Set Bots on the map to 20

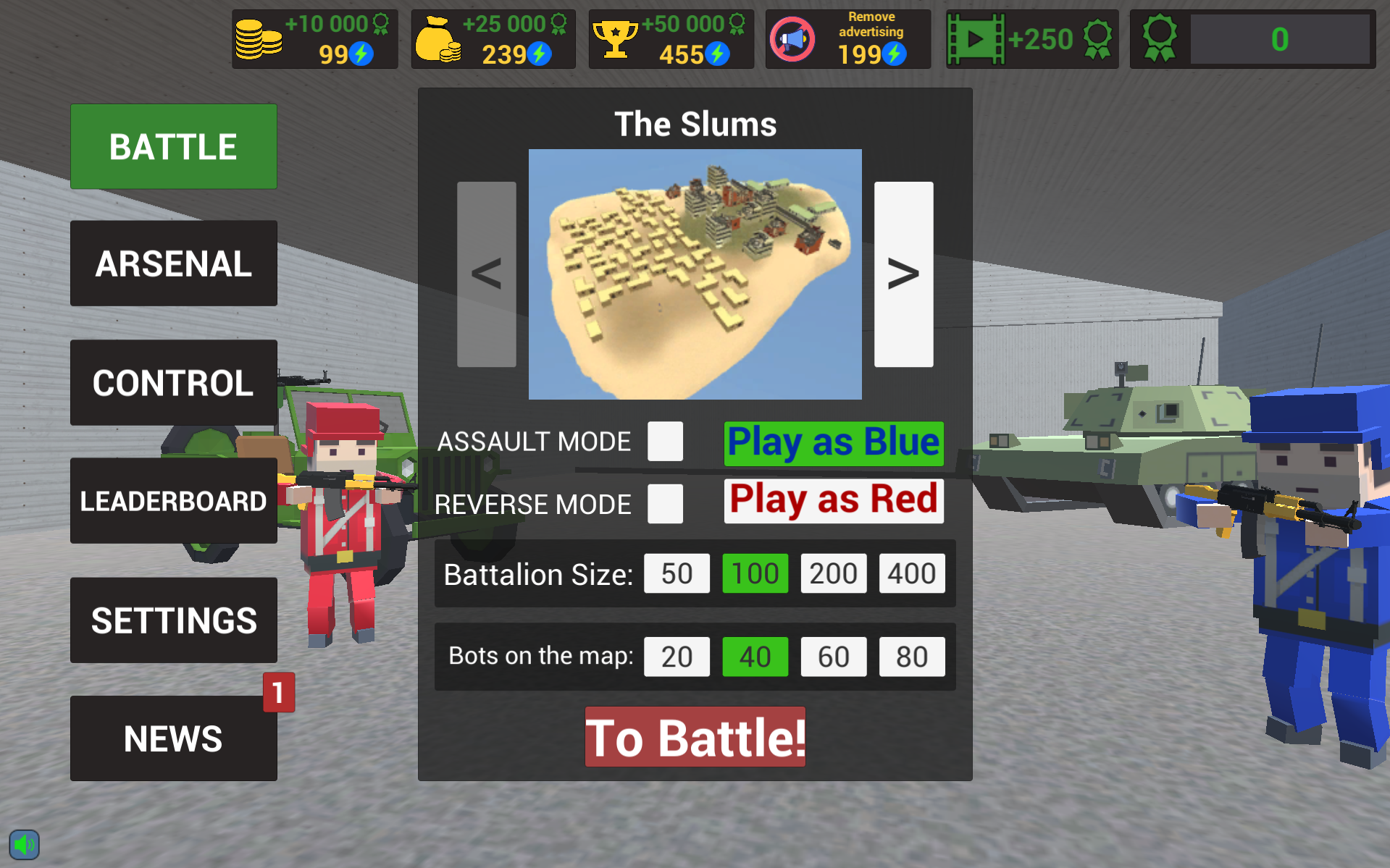(677, 657)
